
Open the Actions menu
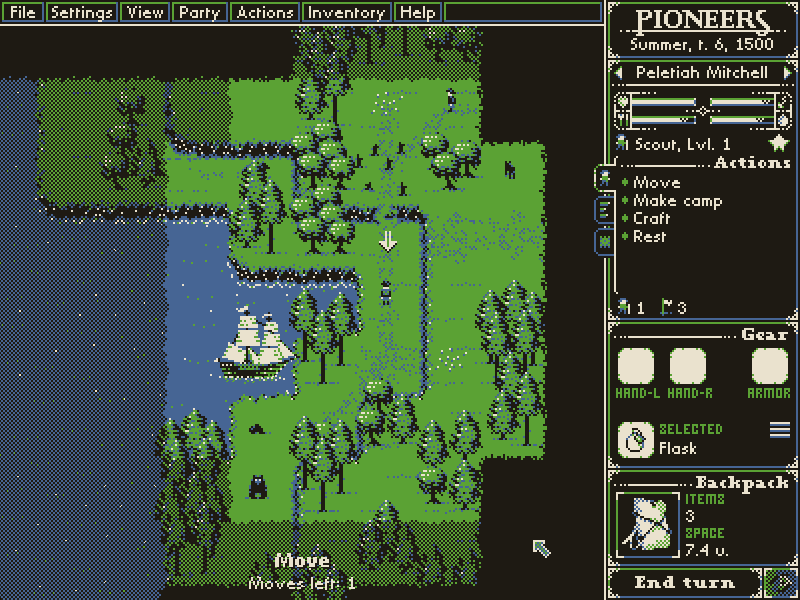[265, 13]
